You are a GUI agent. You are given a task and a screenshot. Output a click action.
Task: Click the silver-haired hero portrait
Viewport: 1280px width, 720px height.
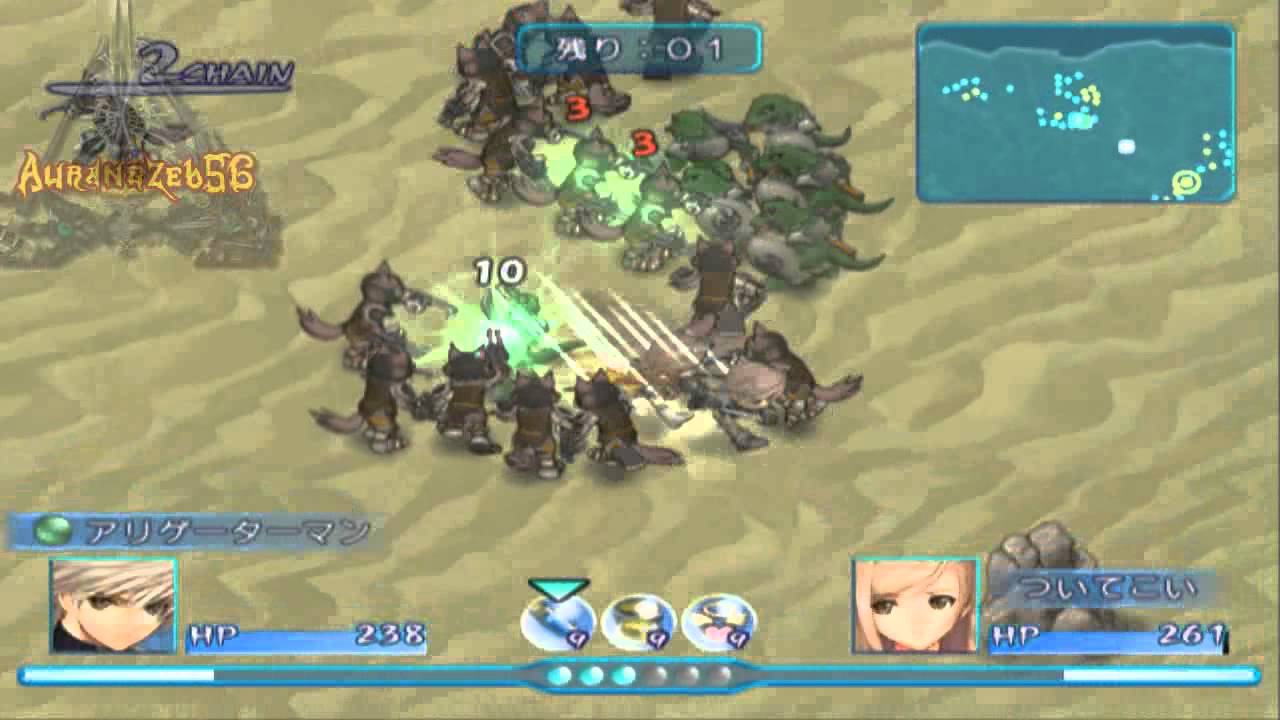(114, 606)
